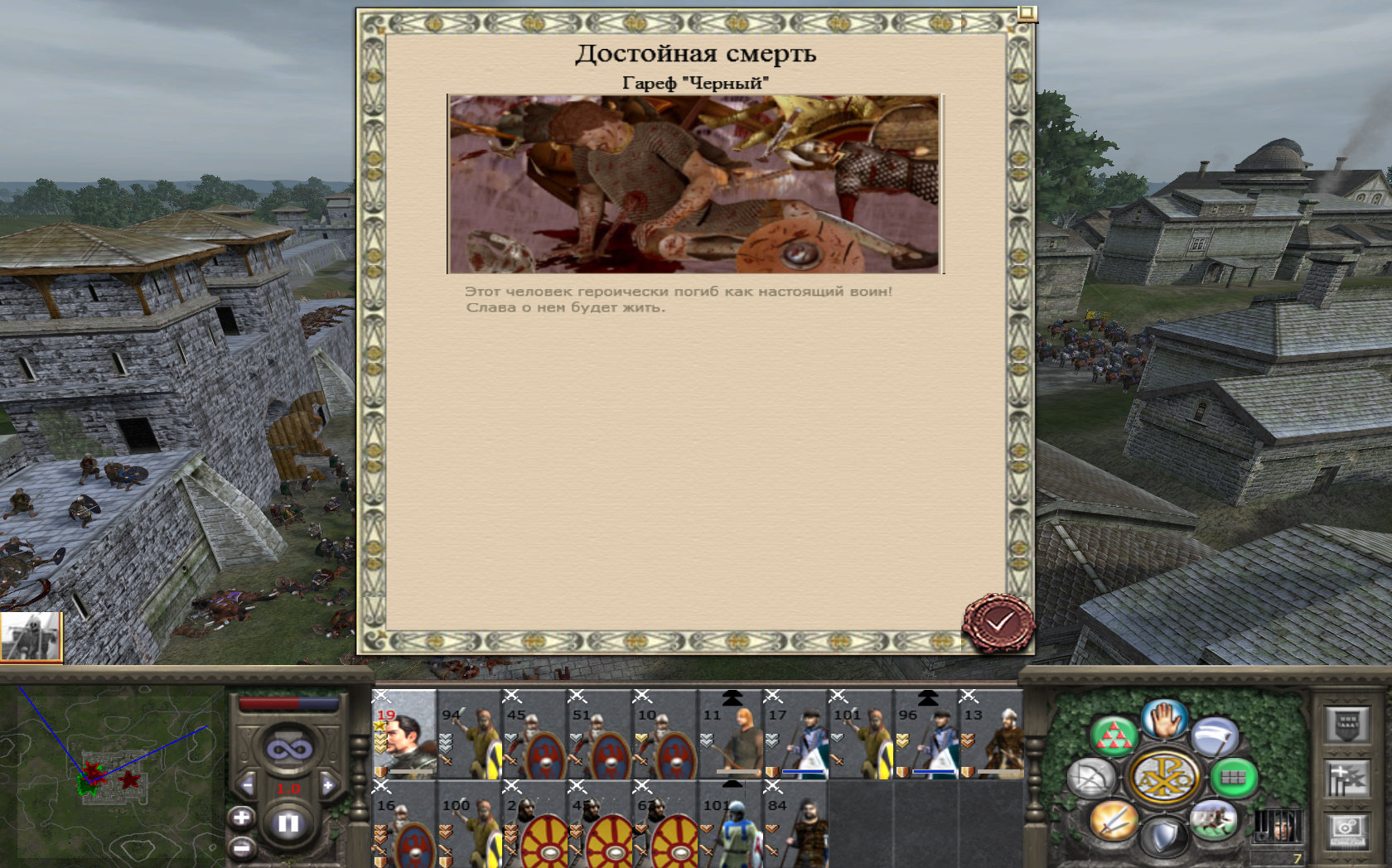The width and height of the screenshot is (1392, 868).
Task: Toggle the green grid group formation button
Action: click(1233, 778)
